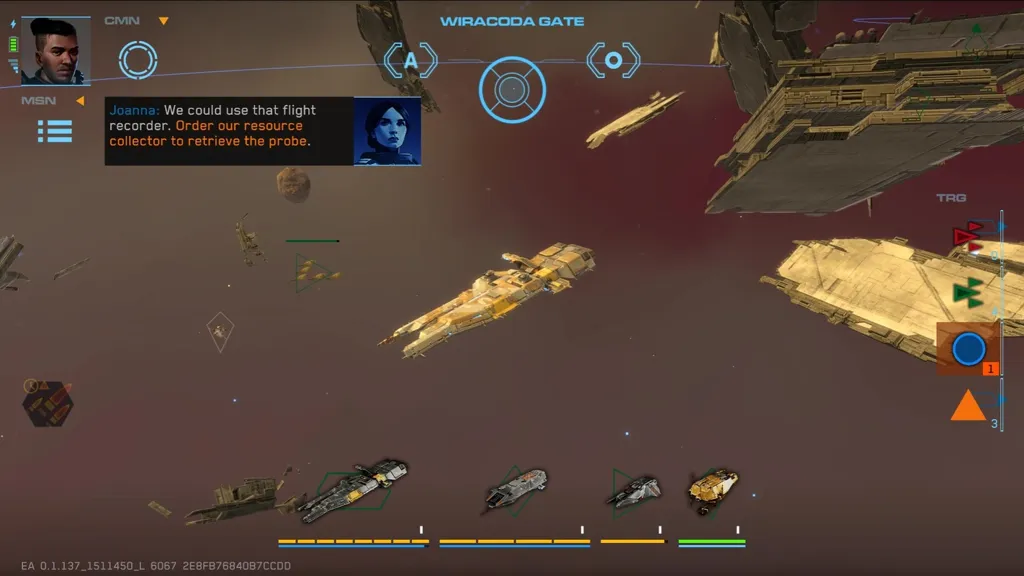Select the green friendly ships target group
The width and height of the screenshot is (1024, 576).
pyautogui.click(x=967, y=292)
